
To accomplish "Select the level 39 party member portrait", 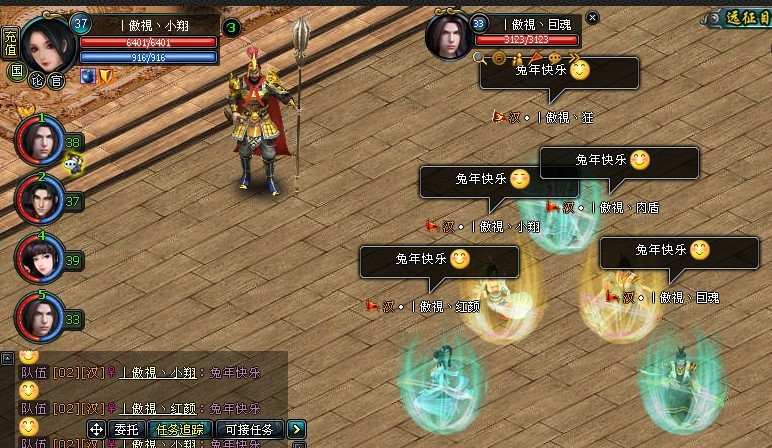I will click(x=40, y=258).
